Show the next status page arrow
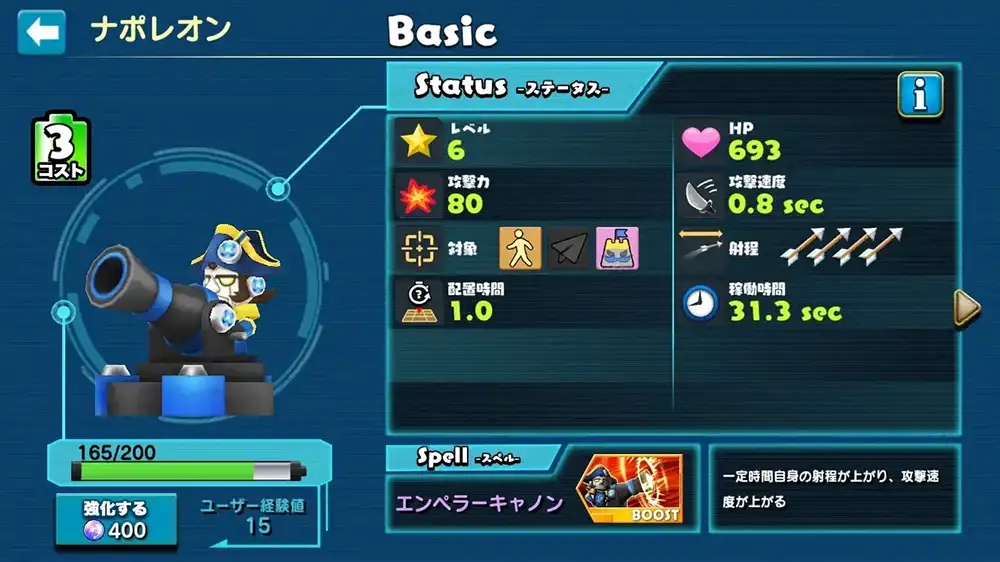This screenshot has width=1000, height=562. 966,308
